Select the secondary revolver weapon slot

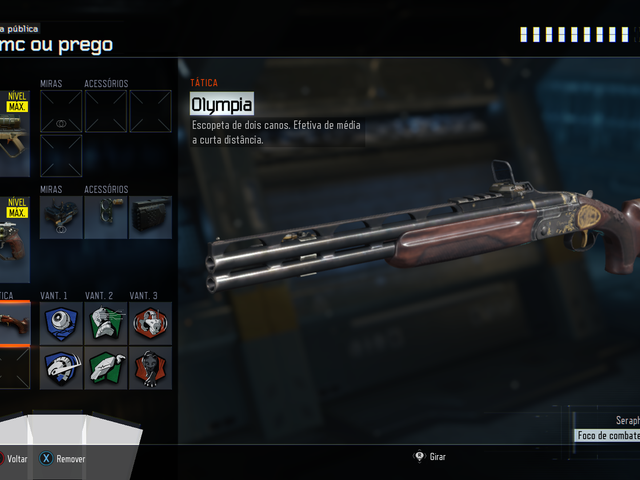[14, 240]
